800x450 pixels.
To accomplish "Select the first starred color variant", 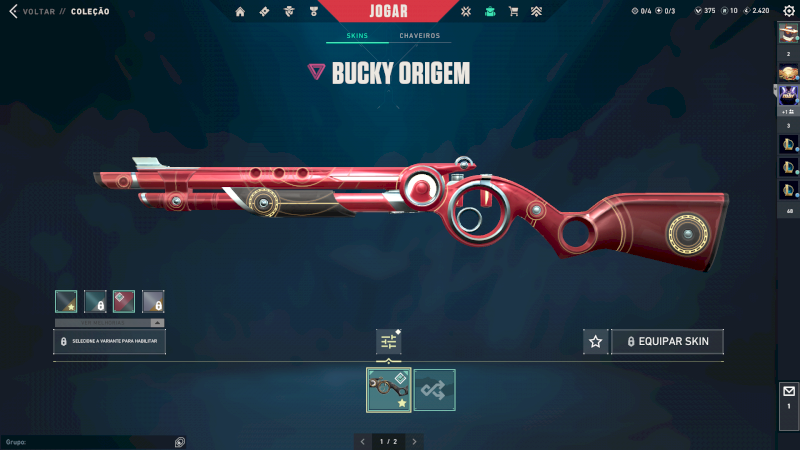I will pos(66,301).
